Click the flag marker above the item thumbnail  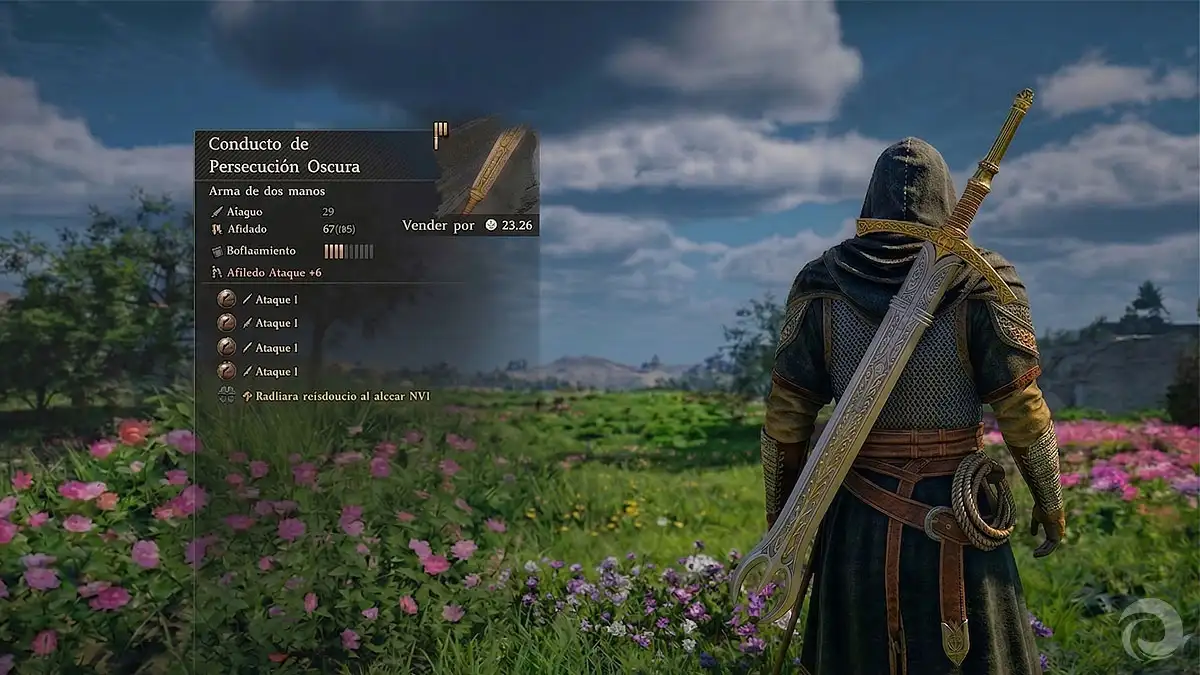click(440, 133)
